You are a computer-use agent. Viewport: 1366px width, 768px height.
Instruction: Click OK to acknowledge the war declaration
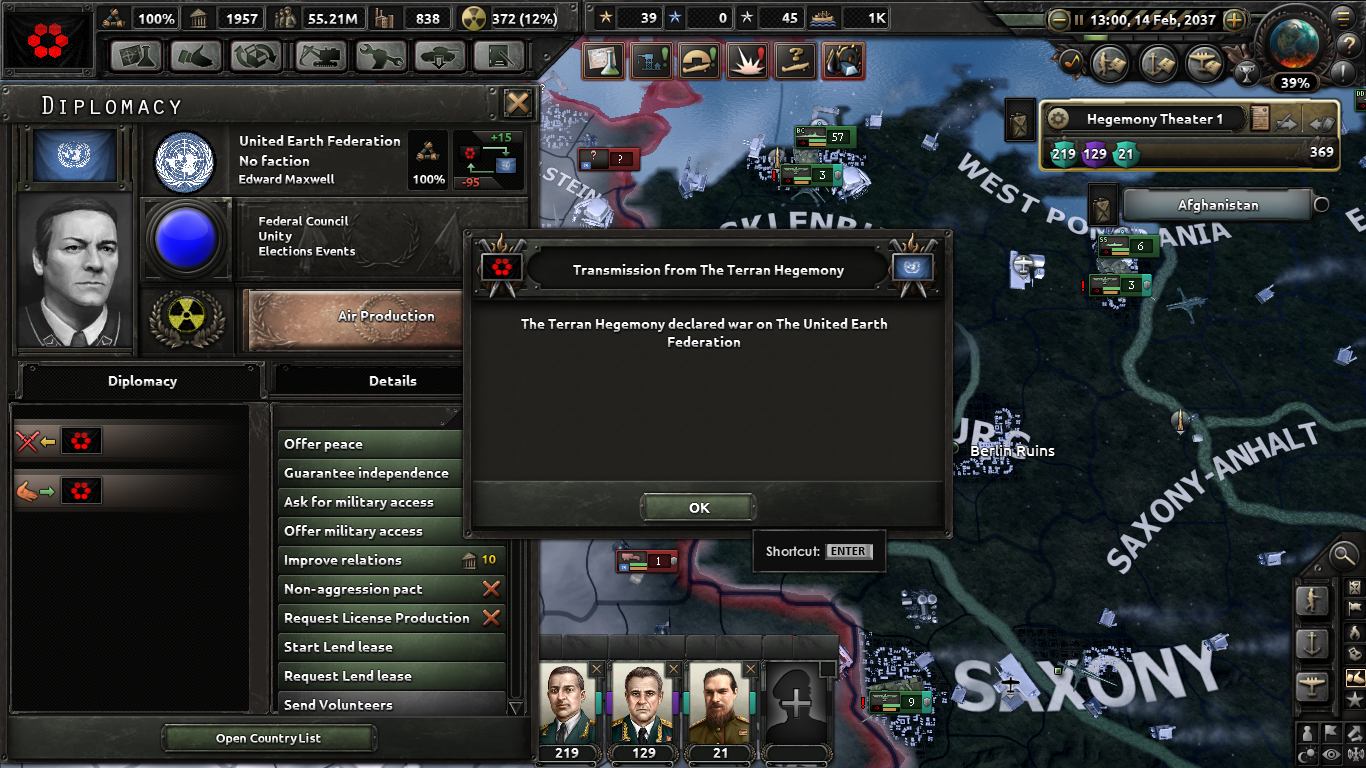click(x=698, y=507)
